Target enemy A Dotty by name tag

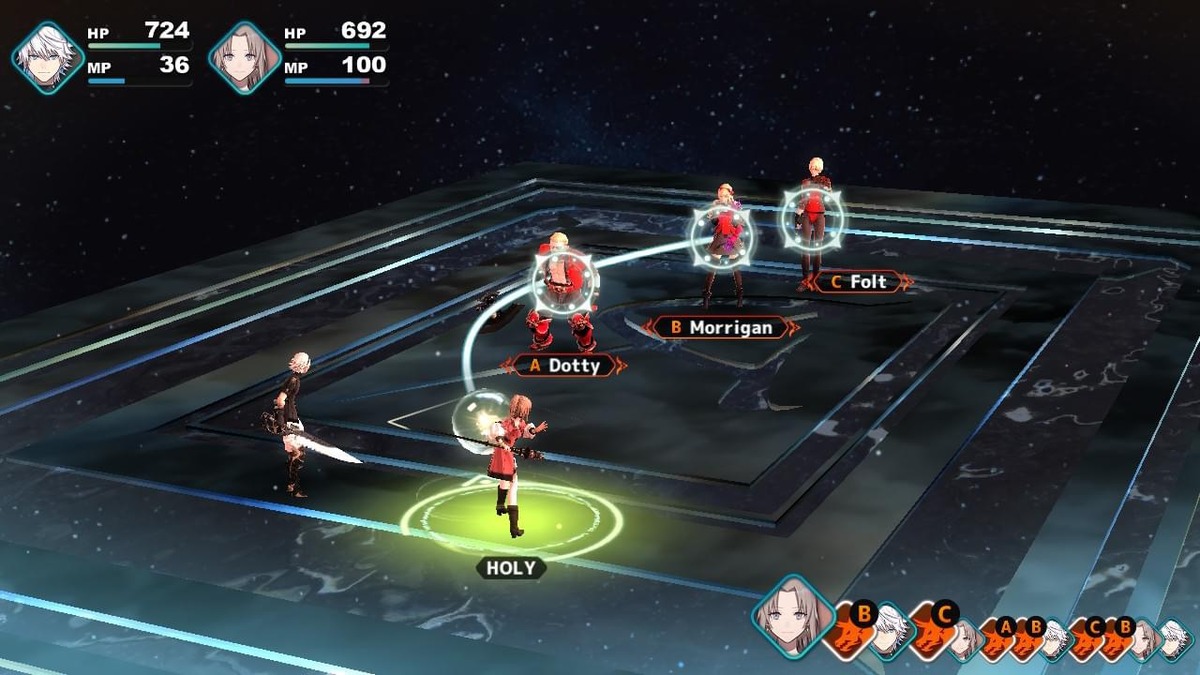click(x=564, y=365)
